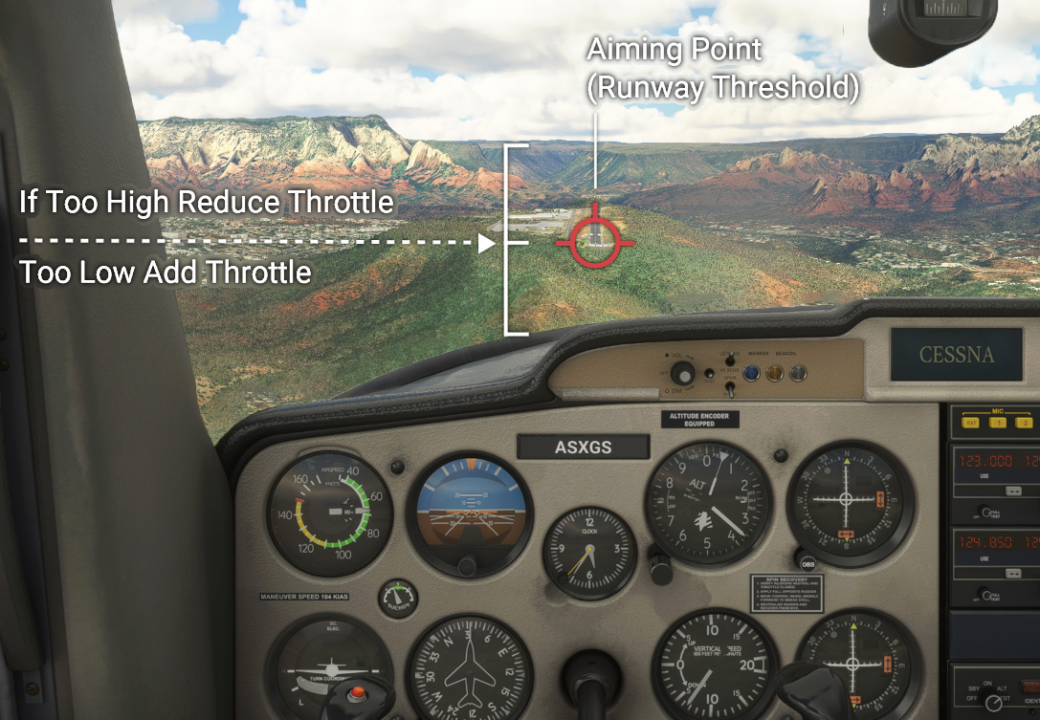Click the MIC EXT button
Image resolution: width=1040 pixels, height=720 pixels.
(x=968, y=423)
